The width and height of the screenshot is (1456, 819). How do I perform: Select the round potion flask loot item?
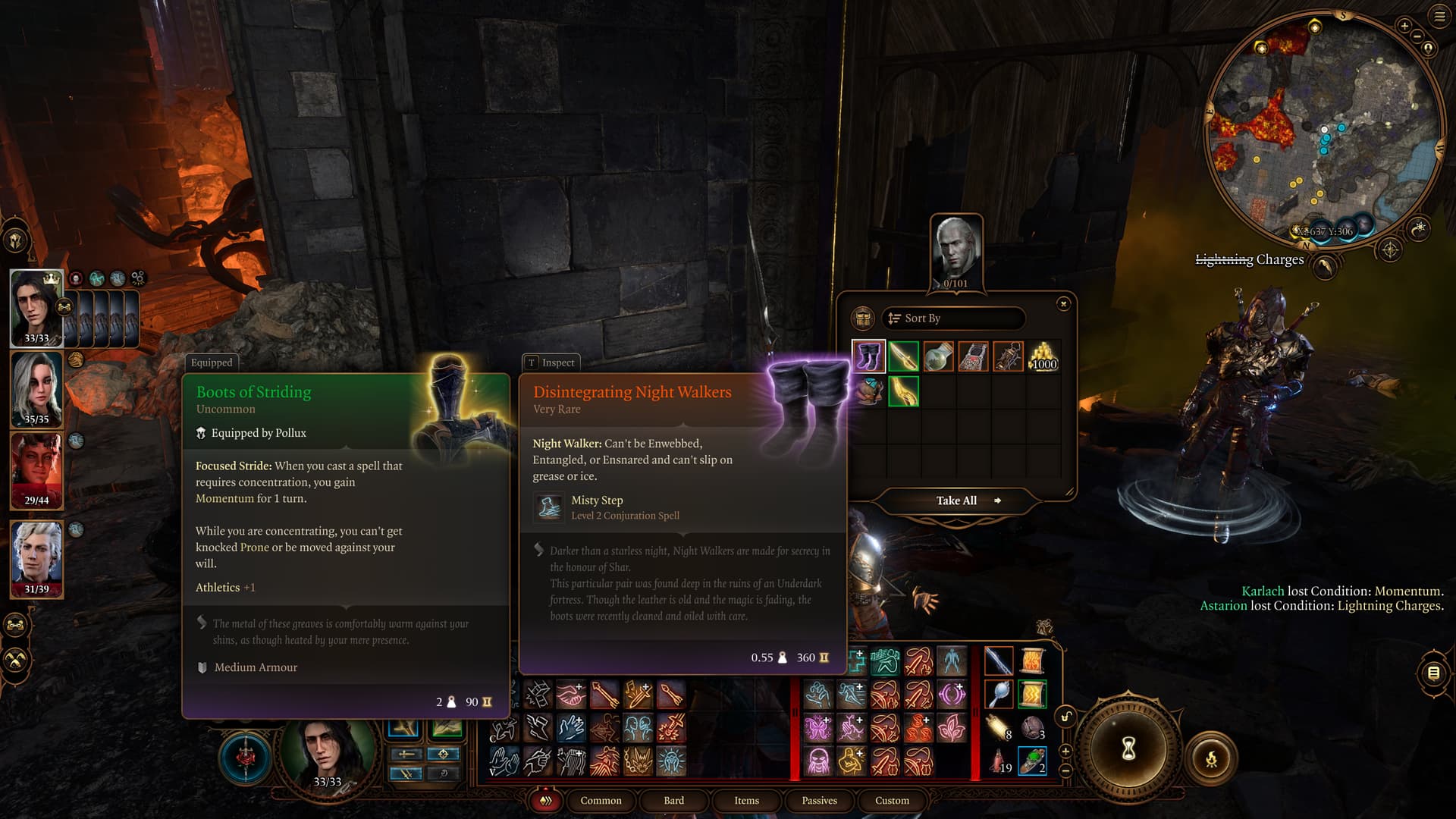coord(938,356)
